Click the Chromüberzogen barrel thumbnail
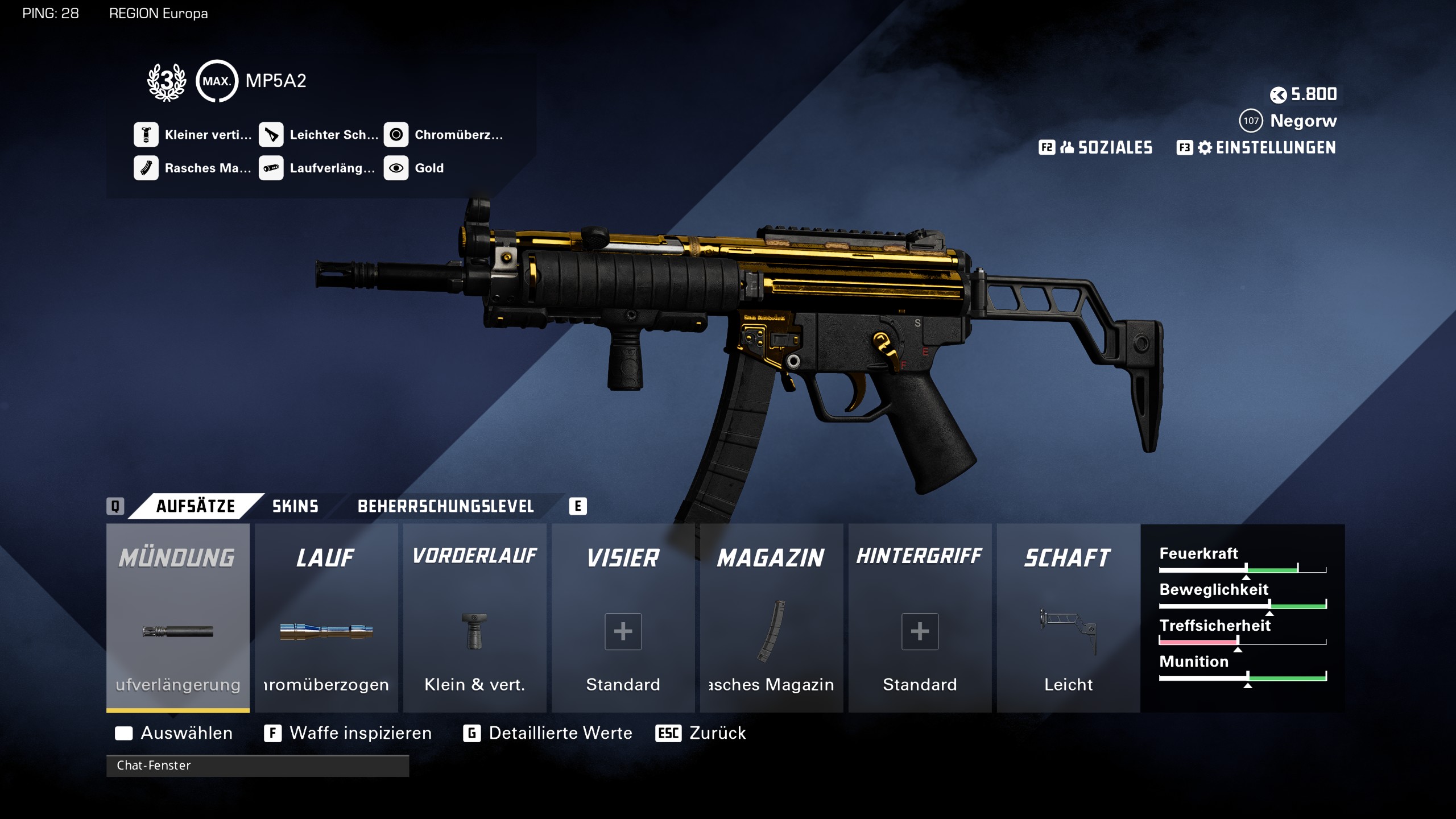Image resolution: width=1456 pixels, height=819 pixels. click(x=326, y=631)
